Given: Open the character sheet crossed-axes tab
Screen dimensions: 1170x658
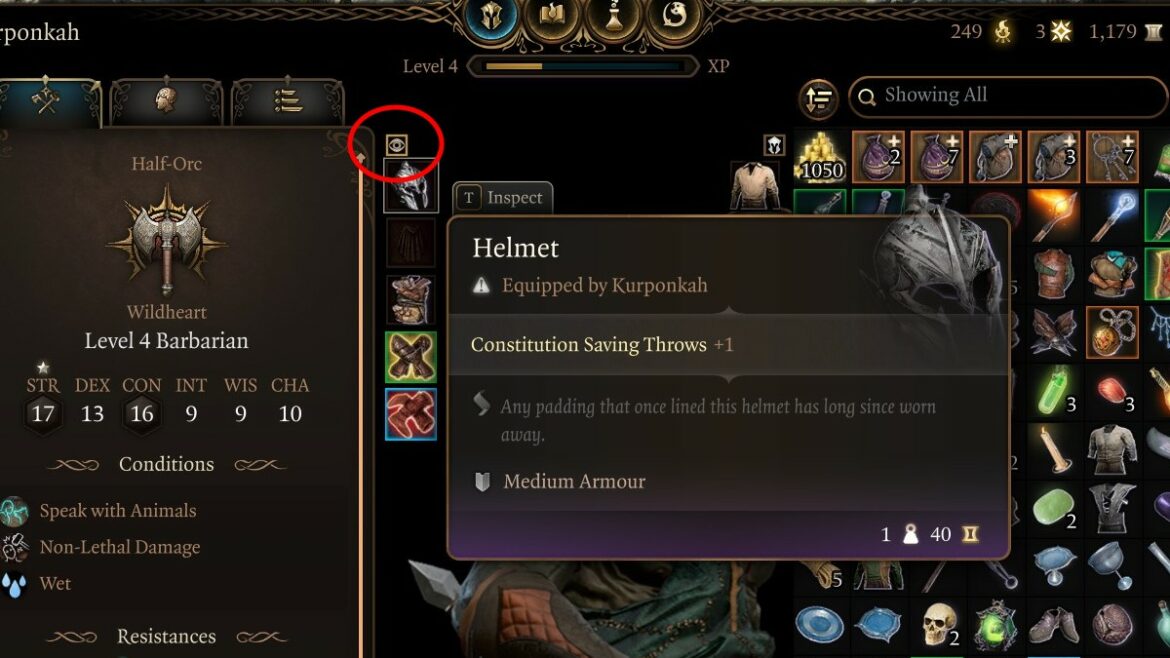Looking at the screenshot, I should pyautogui.click(x=48, y=100).
